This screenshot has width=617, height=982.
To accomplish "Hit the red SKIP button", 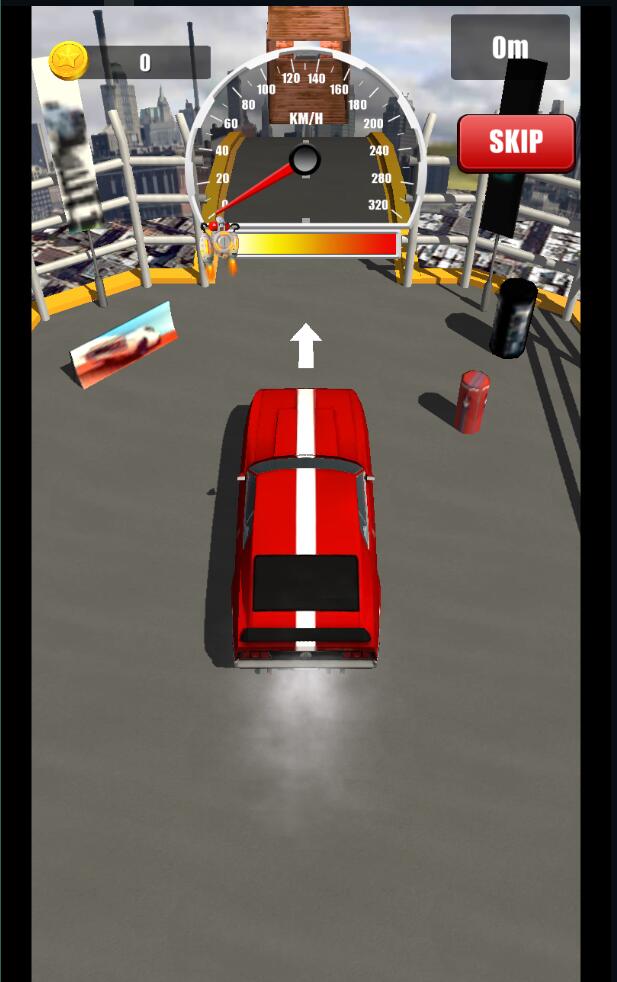I will (516, 142).
